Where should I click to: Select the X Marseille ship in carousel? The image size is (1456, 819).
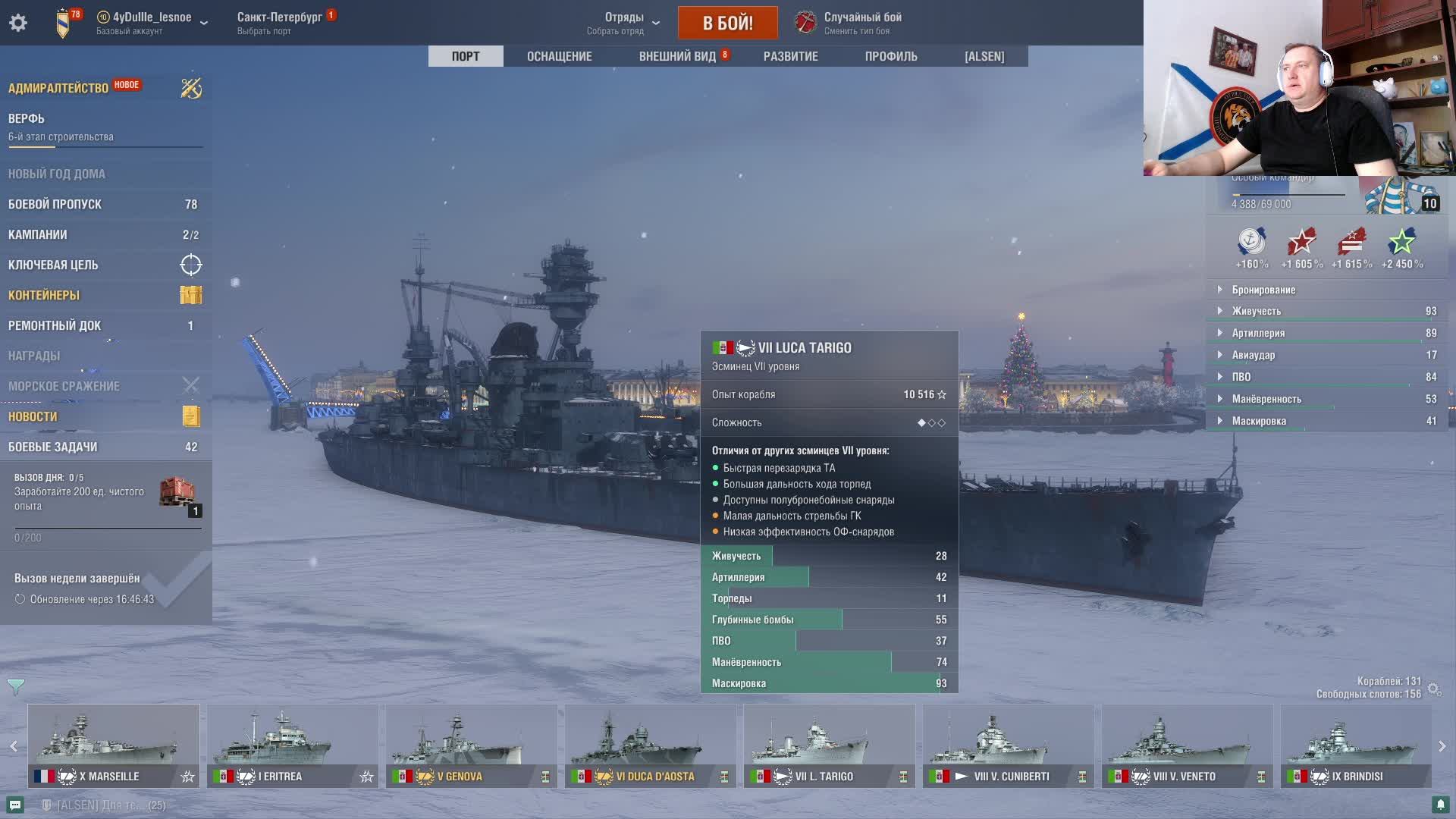click(114, 745)
